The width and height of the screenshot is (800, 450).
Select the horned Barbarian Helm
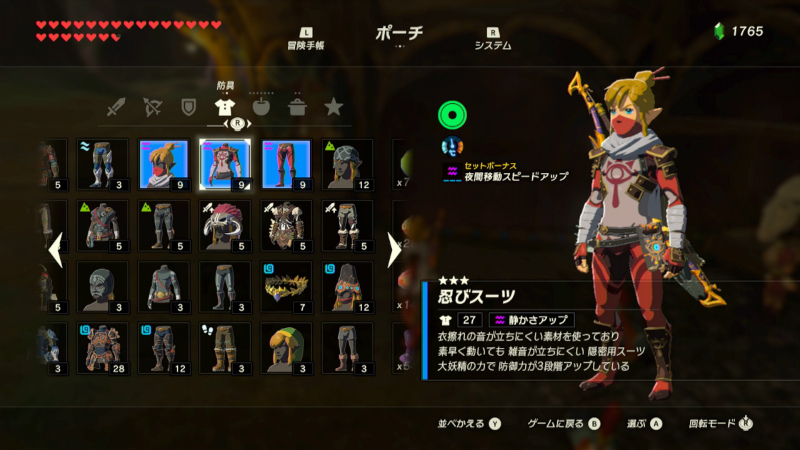click(225, 226)
